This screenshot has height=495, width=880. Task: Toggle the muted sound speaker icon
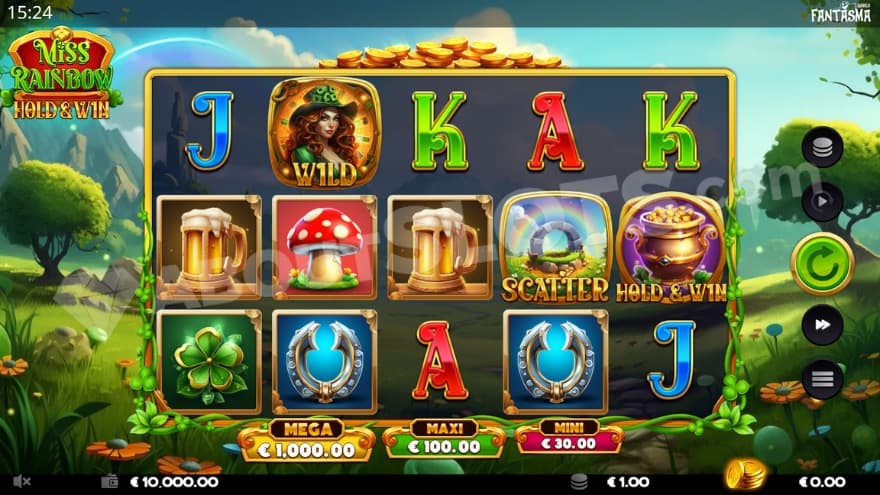click(x=20, y=481)
